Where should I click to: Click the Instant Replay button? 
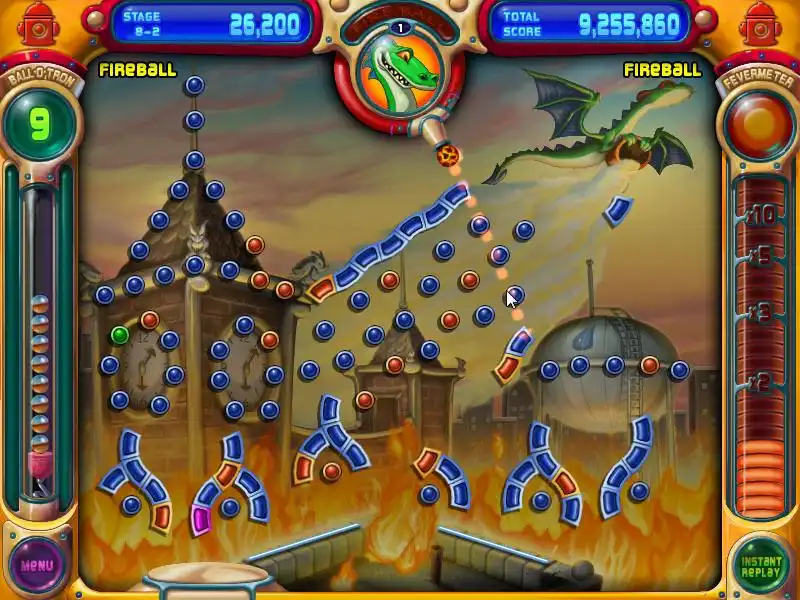[761, 565]
